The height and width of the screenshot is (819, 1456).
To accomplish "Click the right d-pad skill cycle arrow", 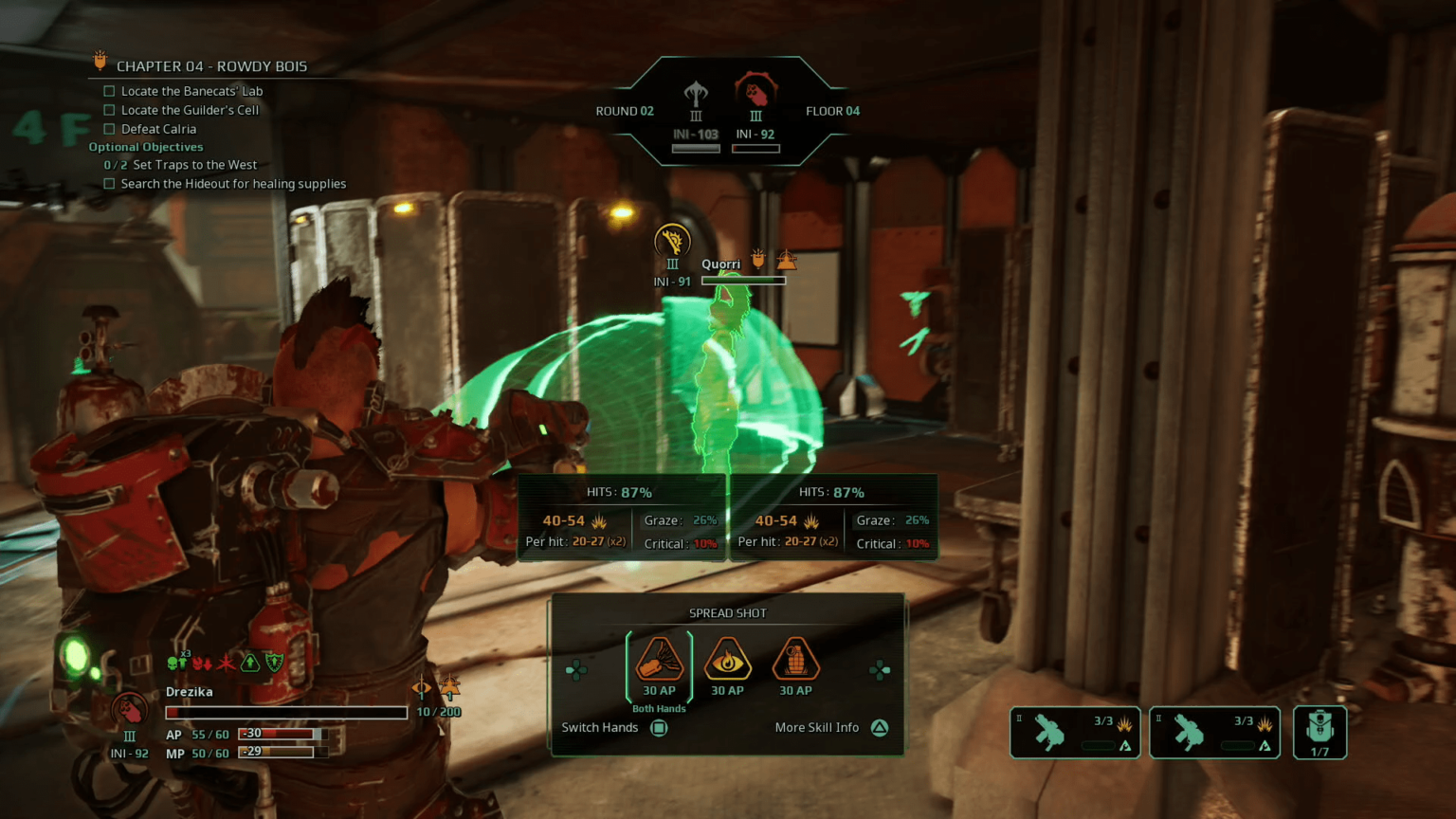I will pos(880,669).
